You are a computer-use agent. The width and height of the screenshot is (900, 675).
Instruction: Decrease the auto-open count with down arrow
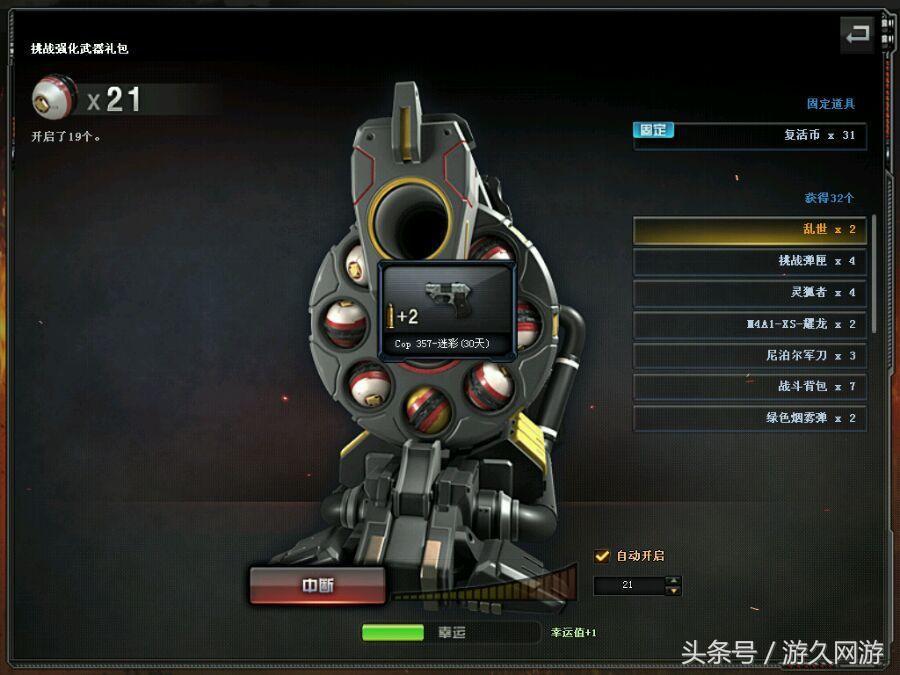click(674, 591)
